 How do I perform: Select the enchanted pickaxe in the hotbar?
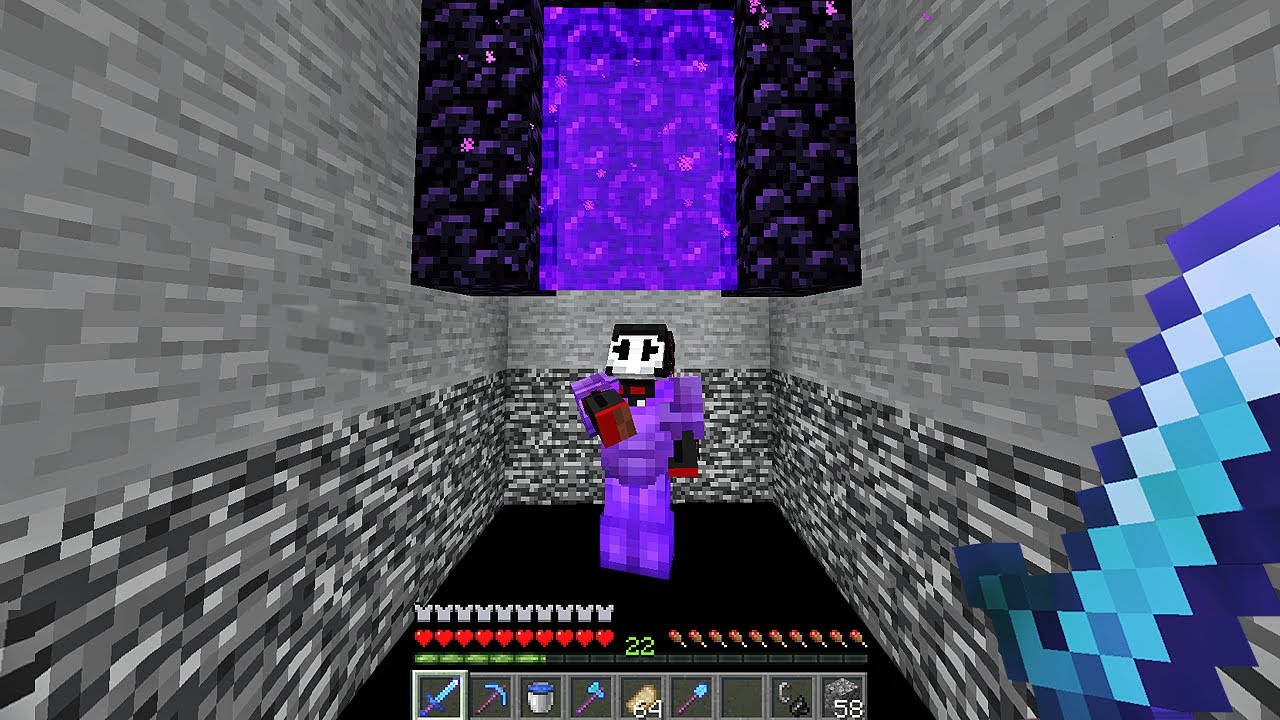click(x=492, y=697)
